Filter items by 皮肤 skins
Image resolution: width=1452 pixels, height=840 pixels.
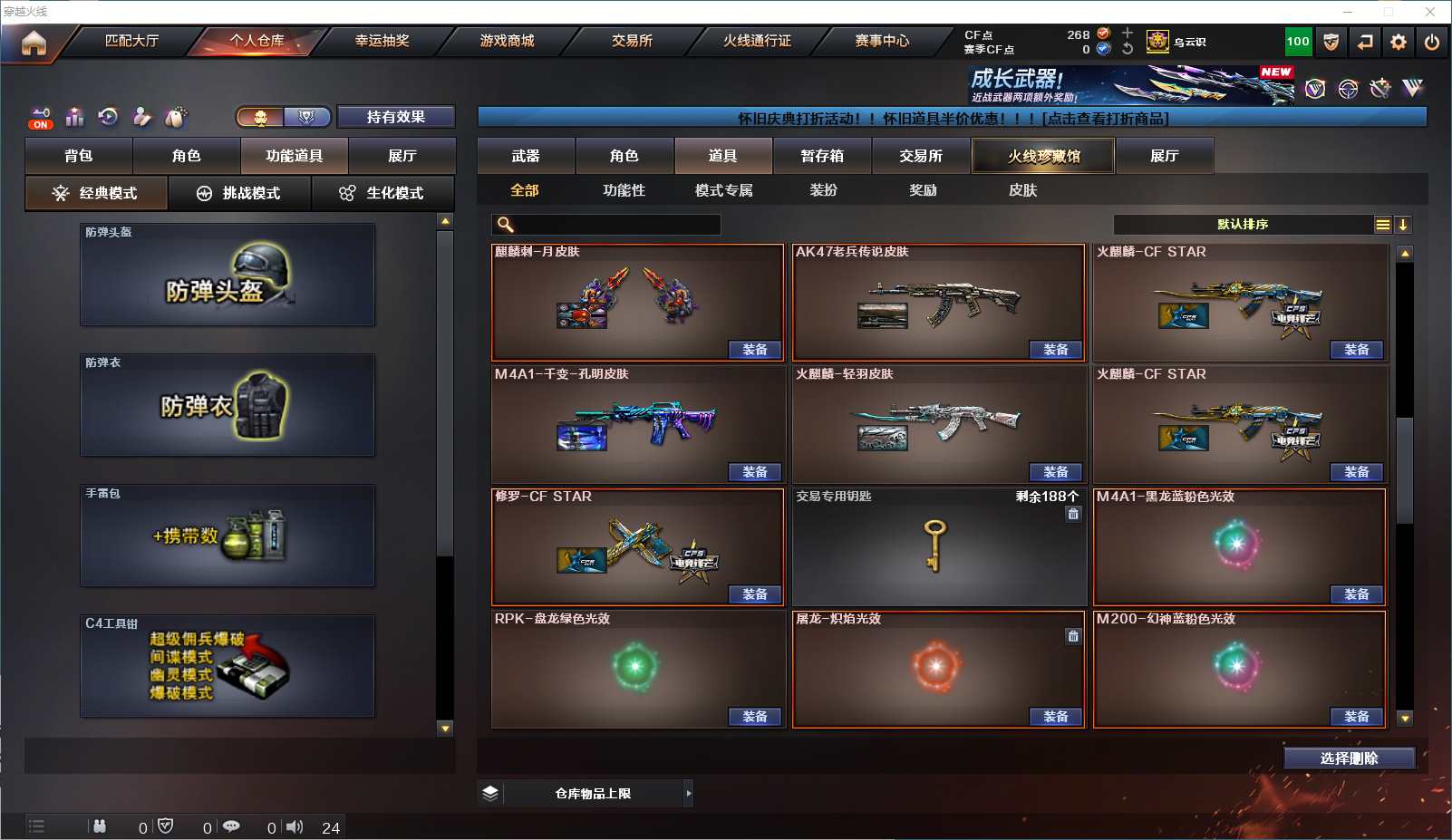point(1022,190)
